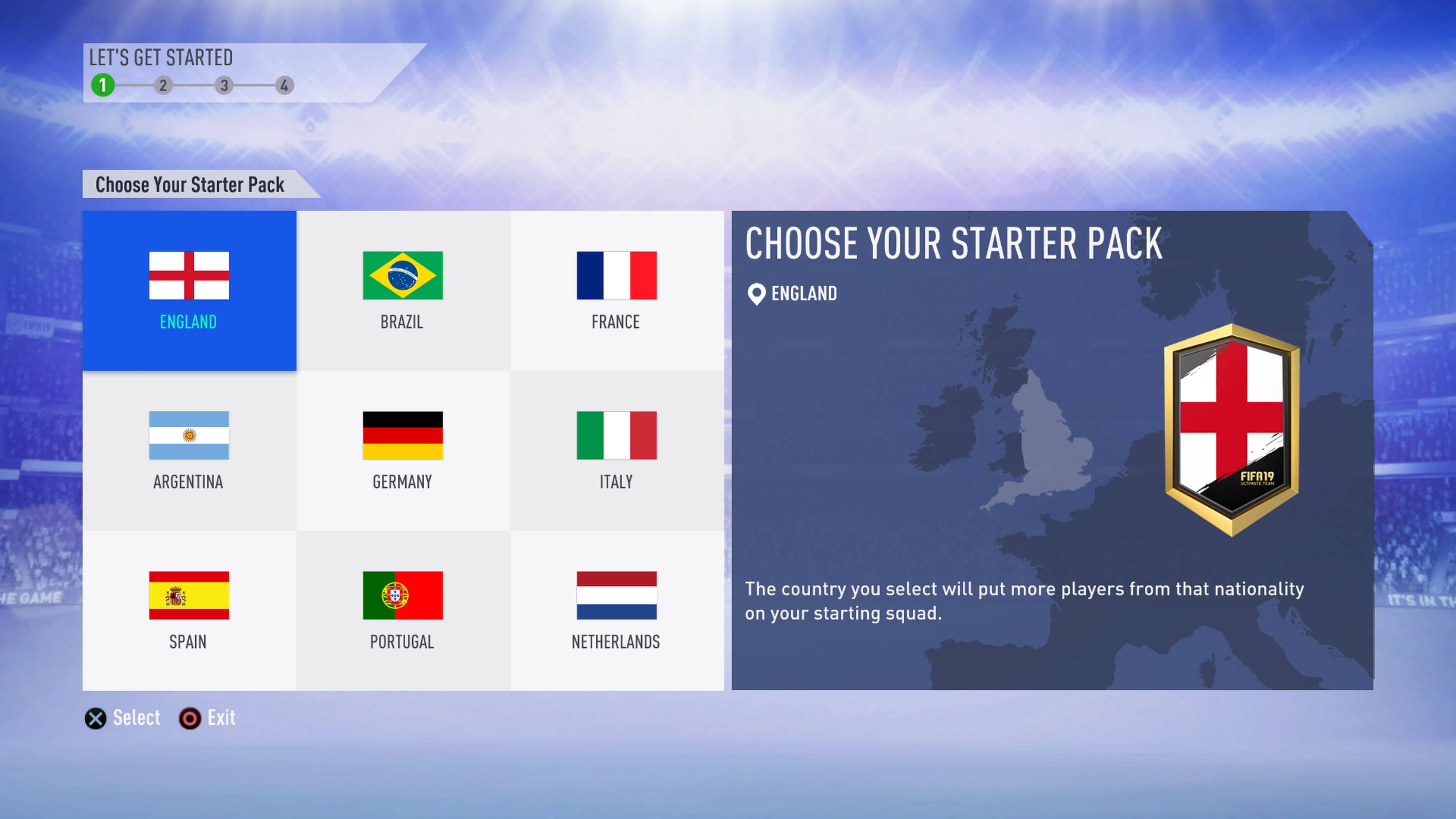Select the England starter pack tile
This screenshot has width=1456, height=819.
pyautogui.click(x=189, y=290)
